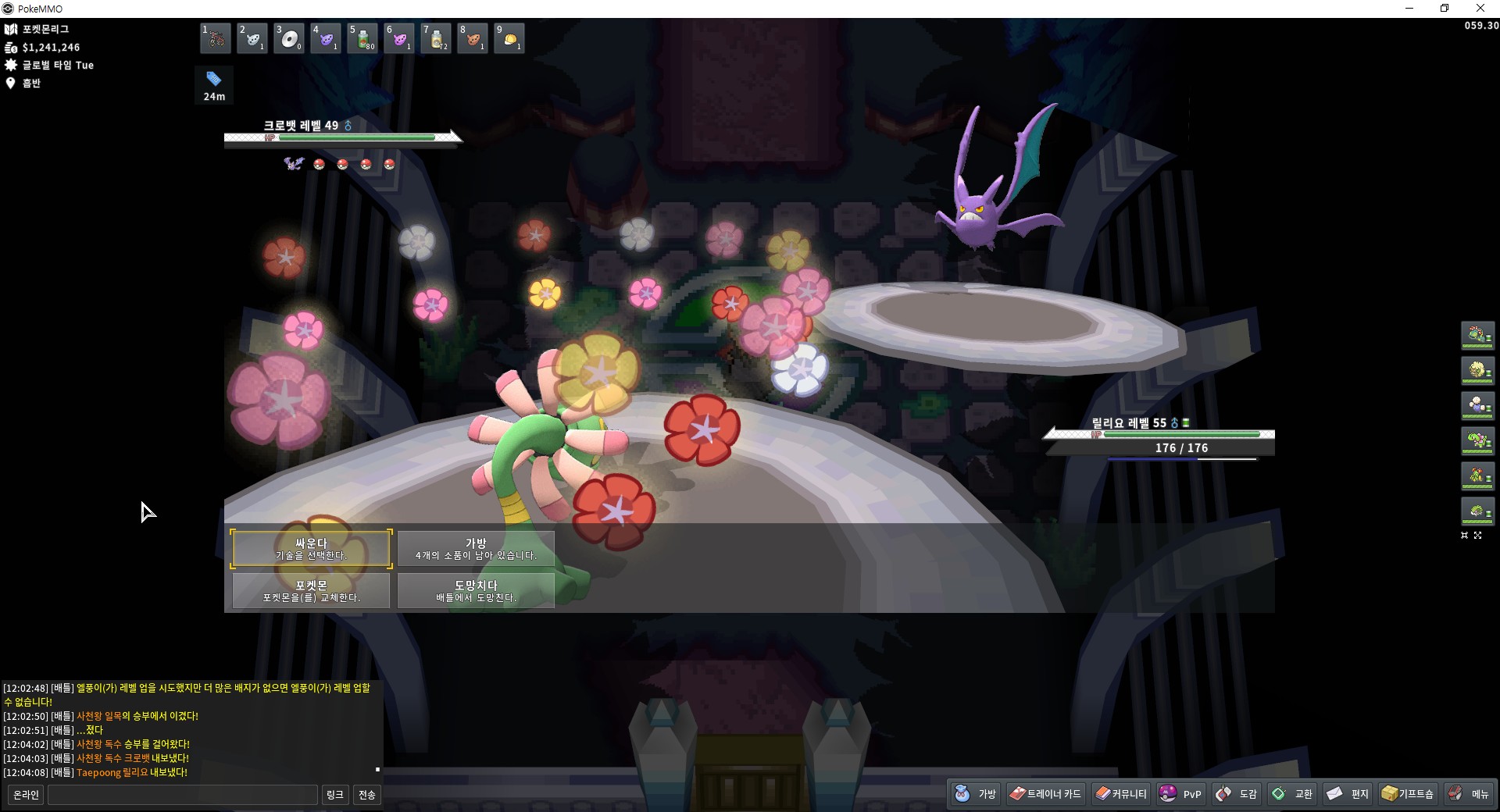Image resolution: width=1500 pixels, height=812 pixels.
Task: Select the yellow spray bottle in slot 7
Action: coord(436,38)
